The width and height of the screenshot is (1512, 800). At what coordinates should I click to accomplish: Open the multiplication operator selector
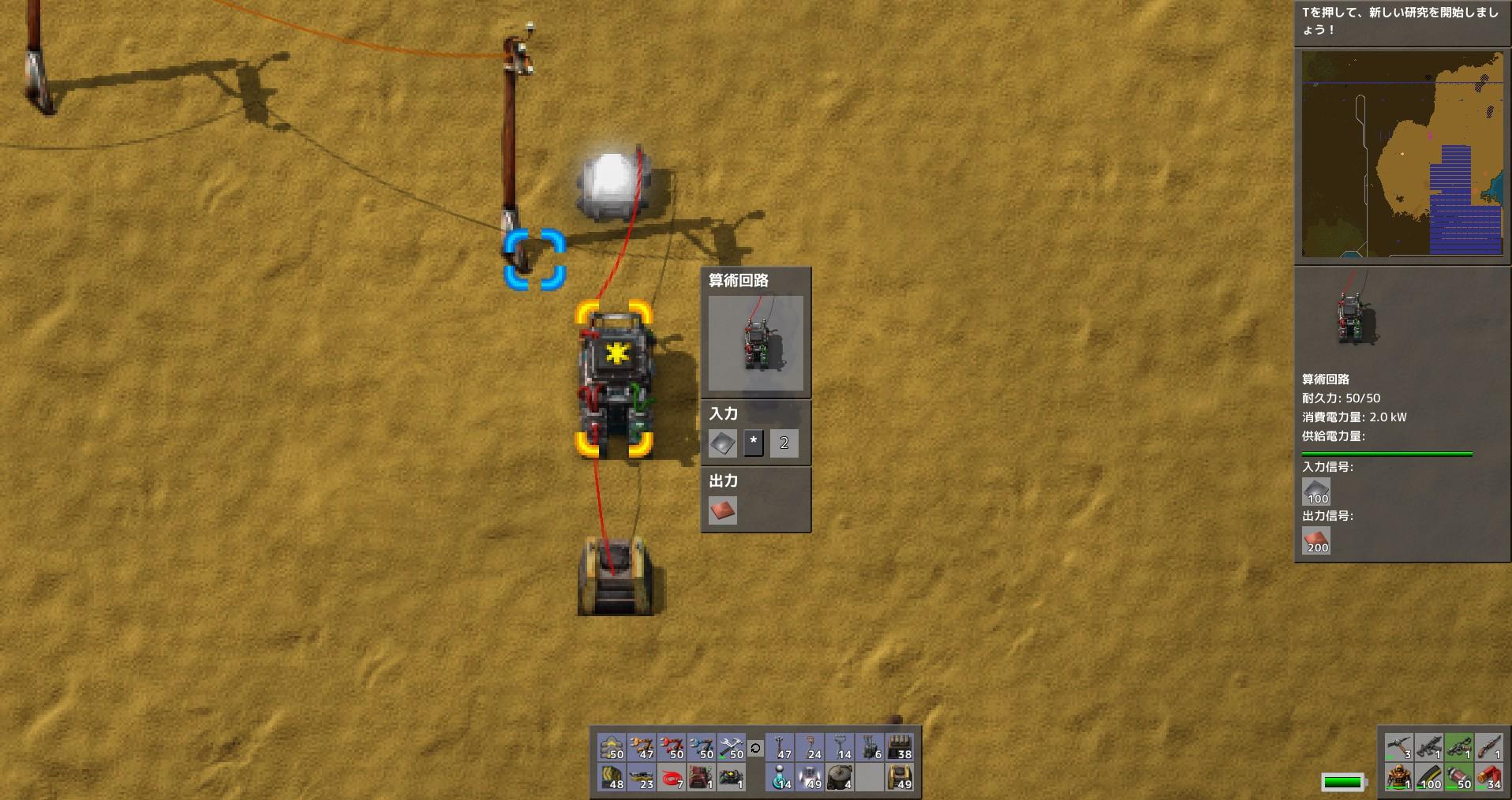[x=754, y=443]
